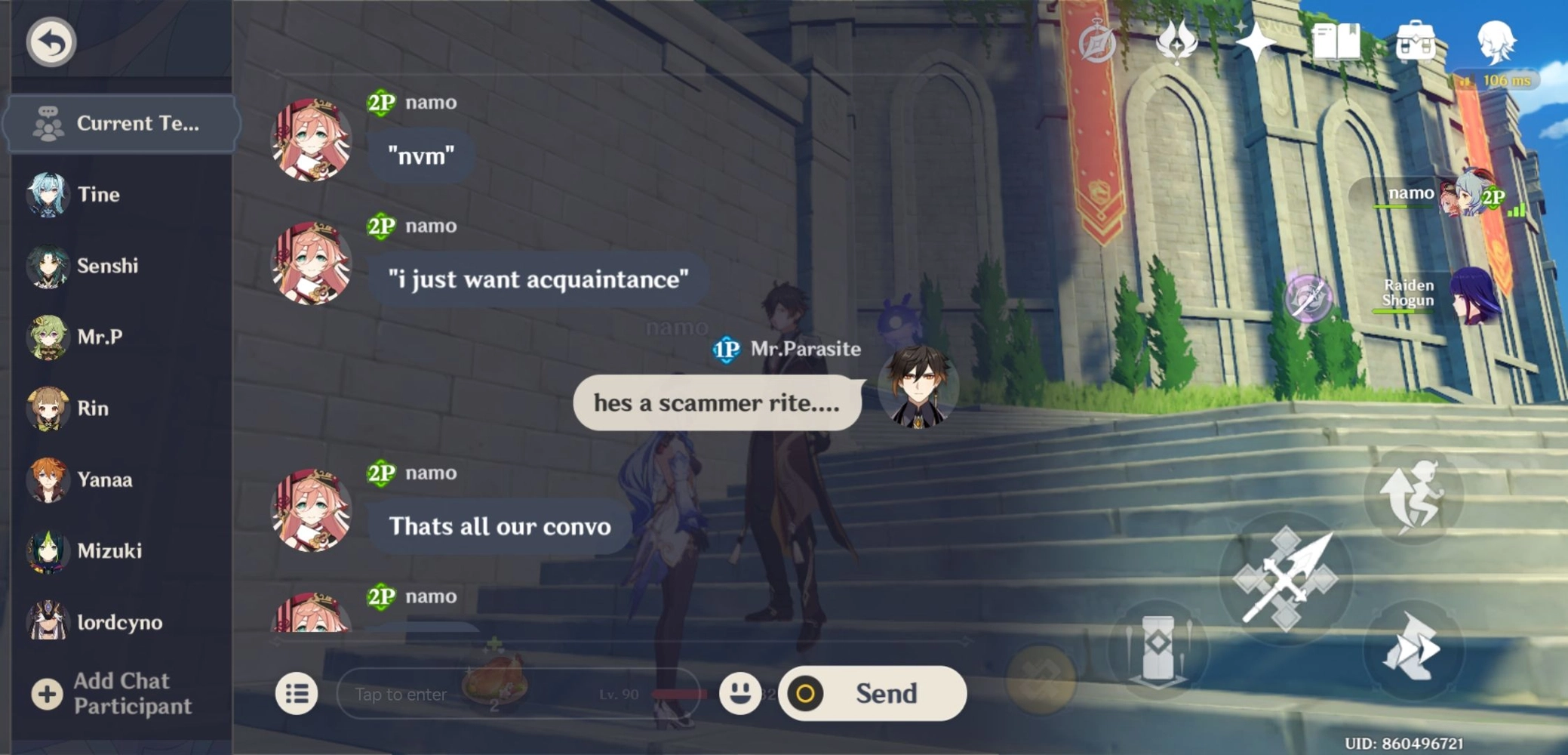Open the Wish menu sparkle icon
The height and width of the screenshot is (755, 1568).
click(x=1257, y=42)
